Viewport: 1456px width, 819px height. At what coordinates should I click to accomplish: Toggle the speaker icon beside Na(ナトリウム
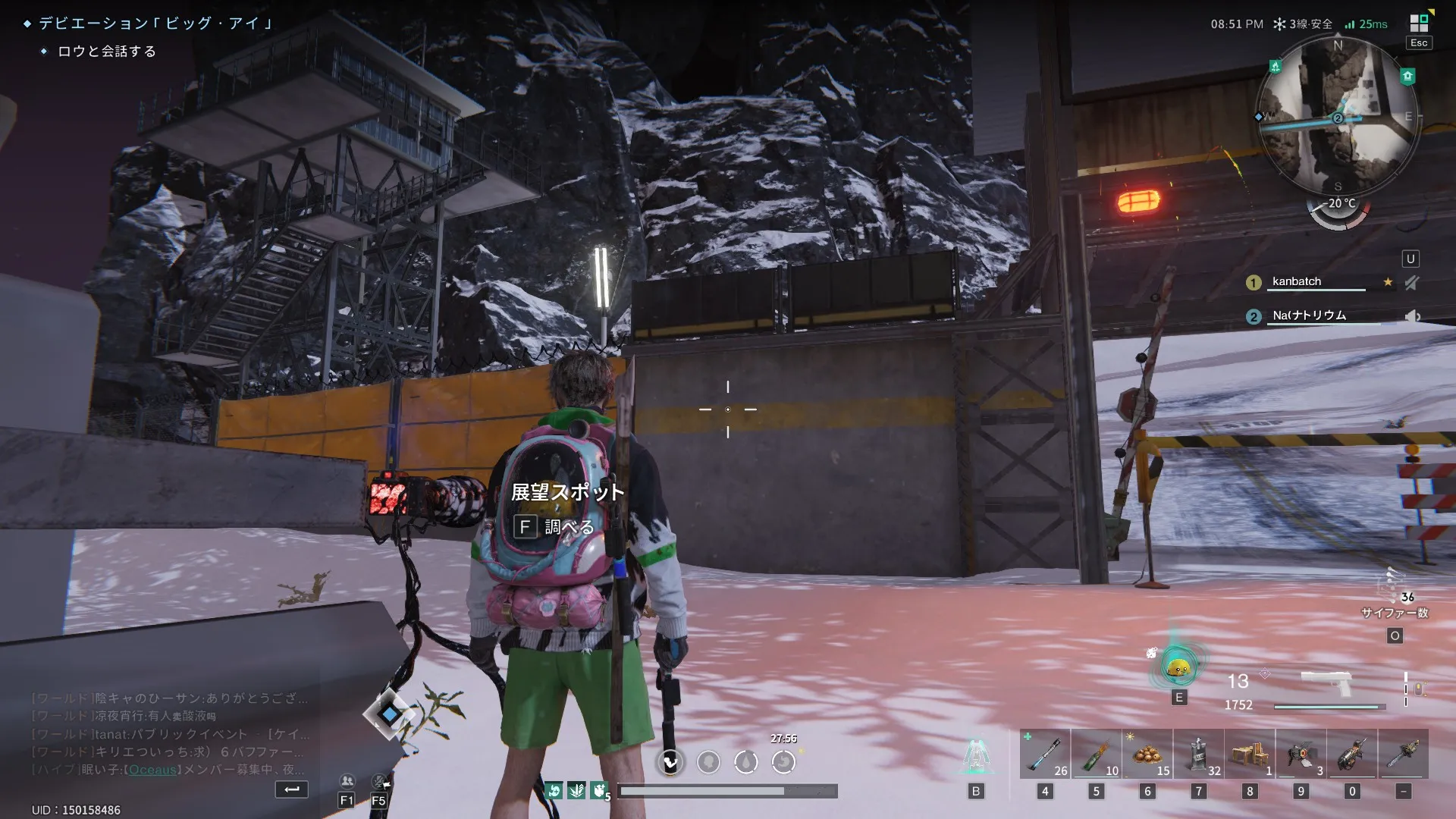pyautogui.click(x=1411, y=316)
